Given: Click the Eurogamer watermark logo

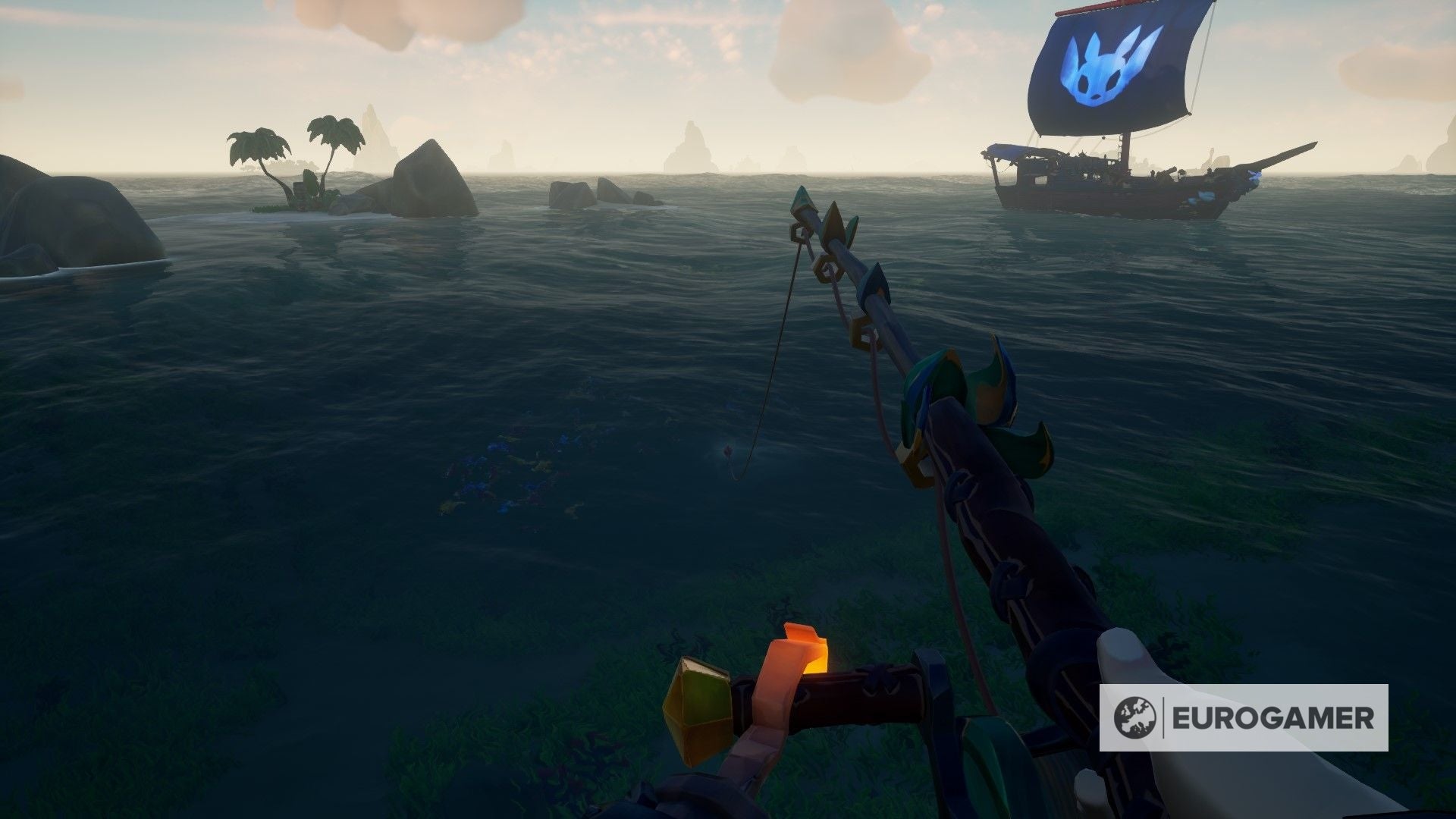Looking at the screenshot, I should pyautogui.click(x=1244, y=717).
